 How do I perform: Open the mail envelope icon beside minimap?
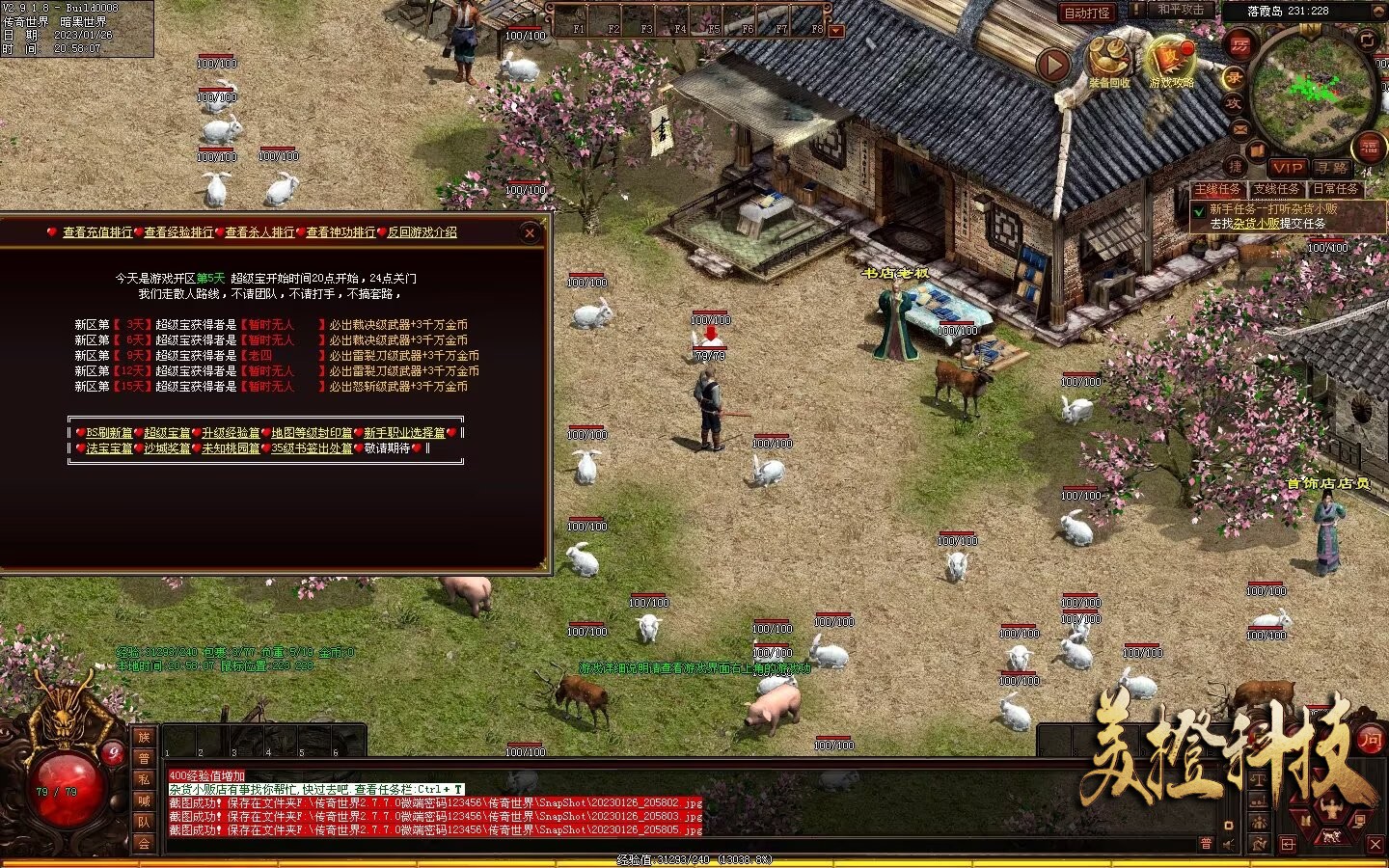coord(1239,129)
